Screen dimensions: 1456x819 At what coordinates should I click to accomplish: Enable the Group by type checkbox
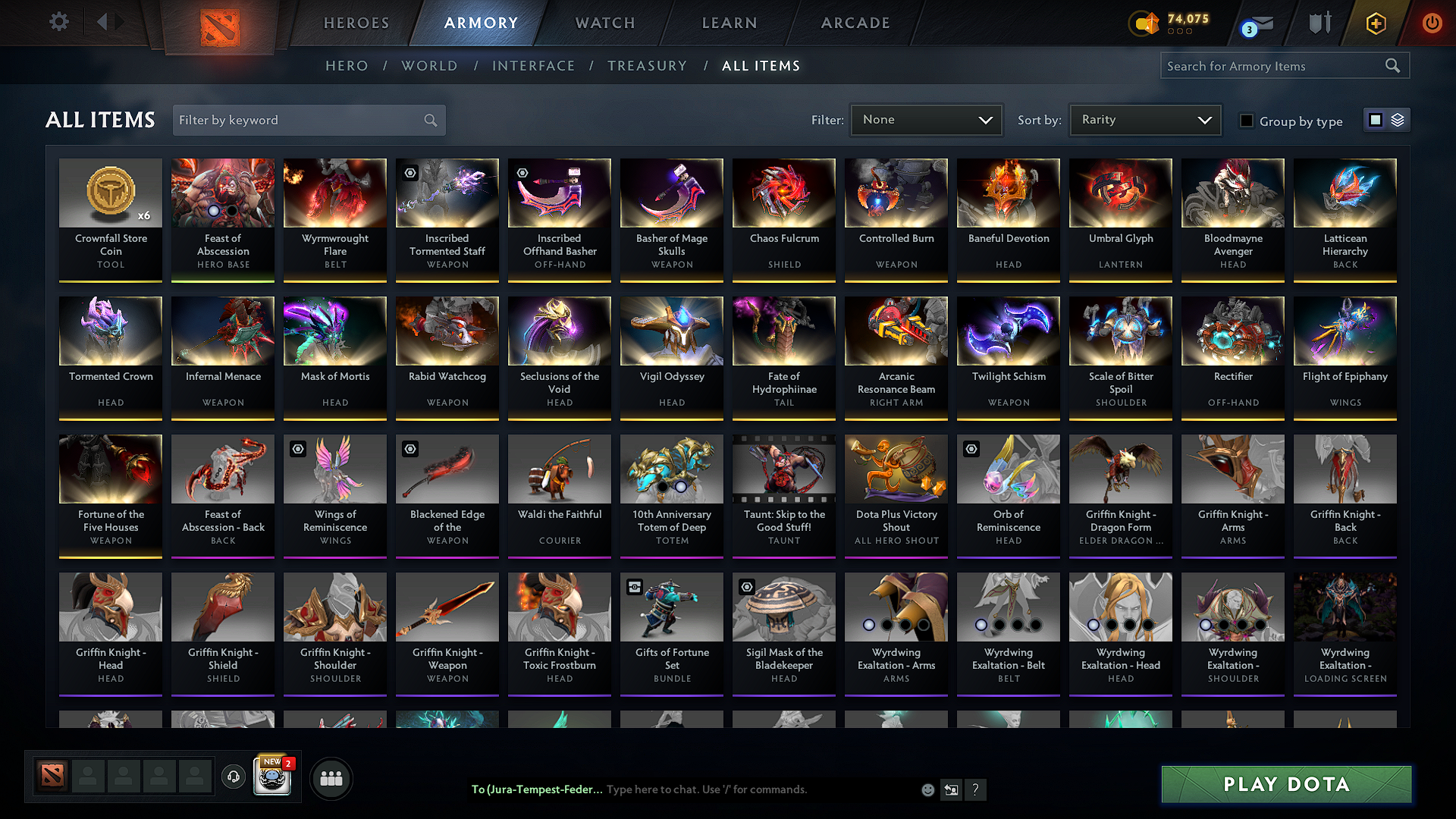pyautogui.click(x=1246, y=121)
